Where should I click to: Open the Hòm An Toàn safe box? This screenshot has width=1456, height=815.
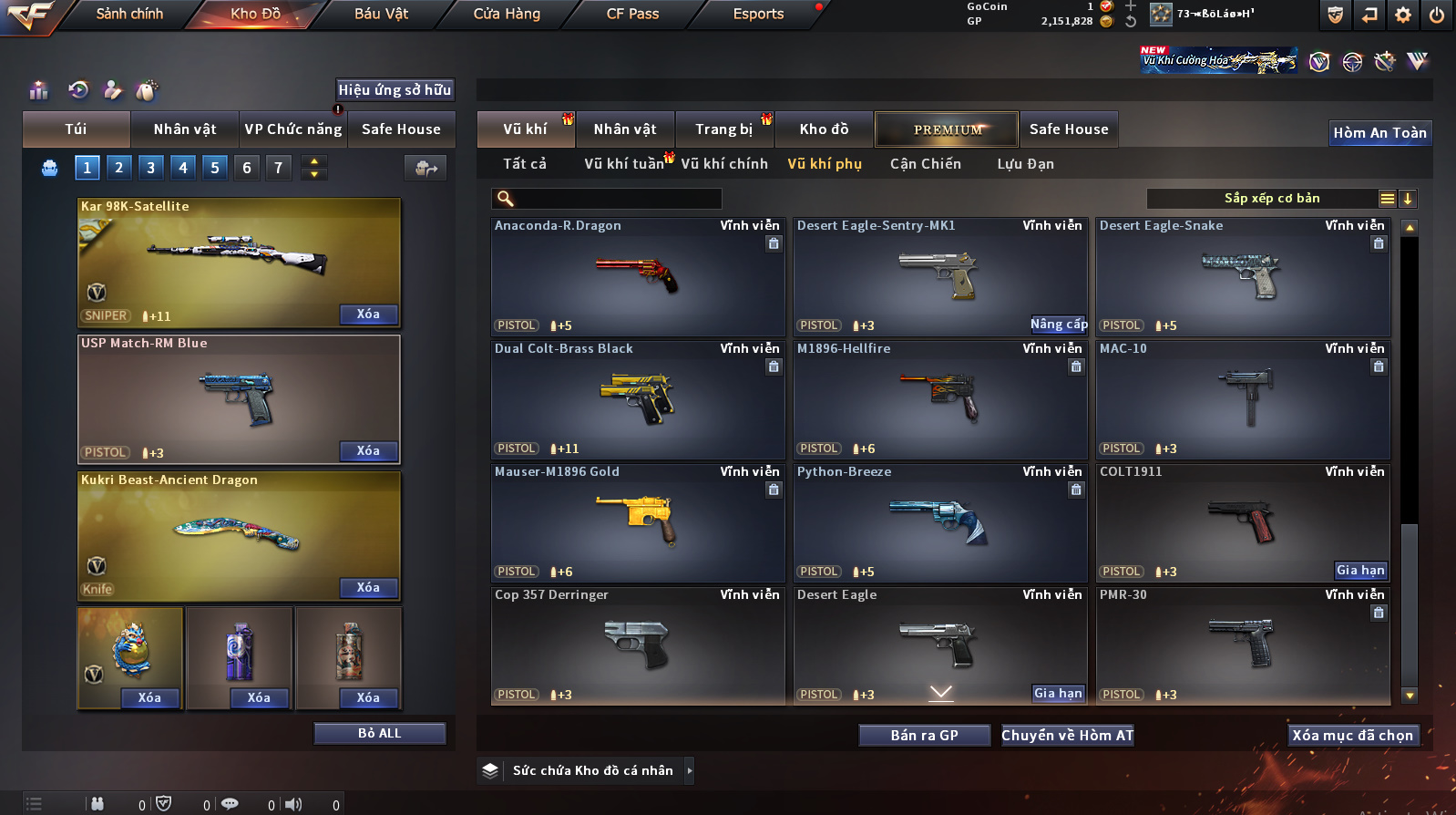(x=1379, y=133)
